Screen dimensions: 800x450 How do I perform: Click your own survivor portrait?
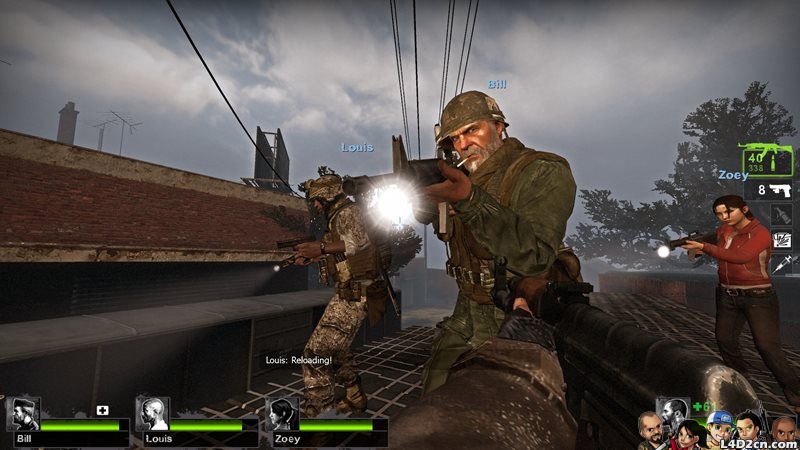click(673, 411)
